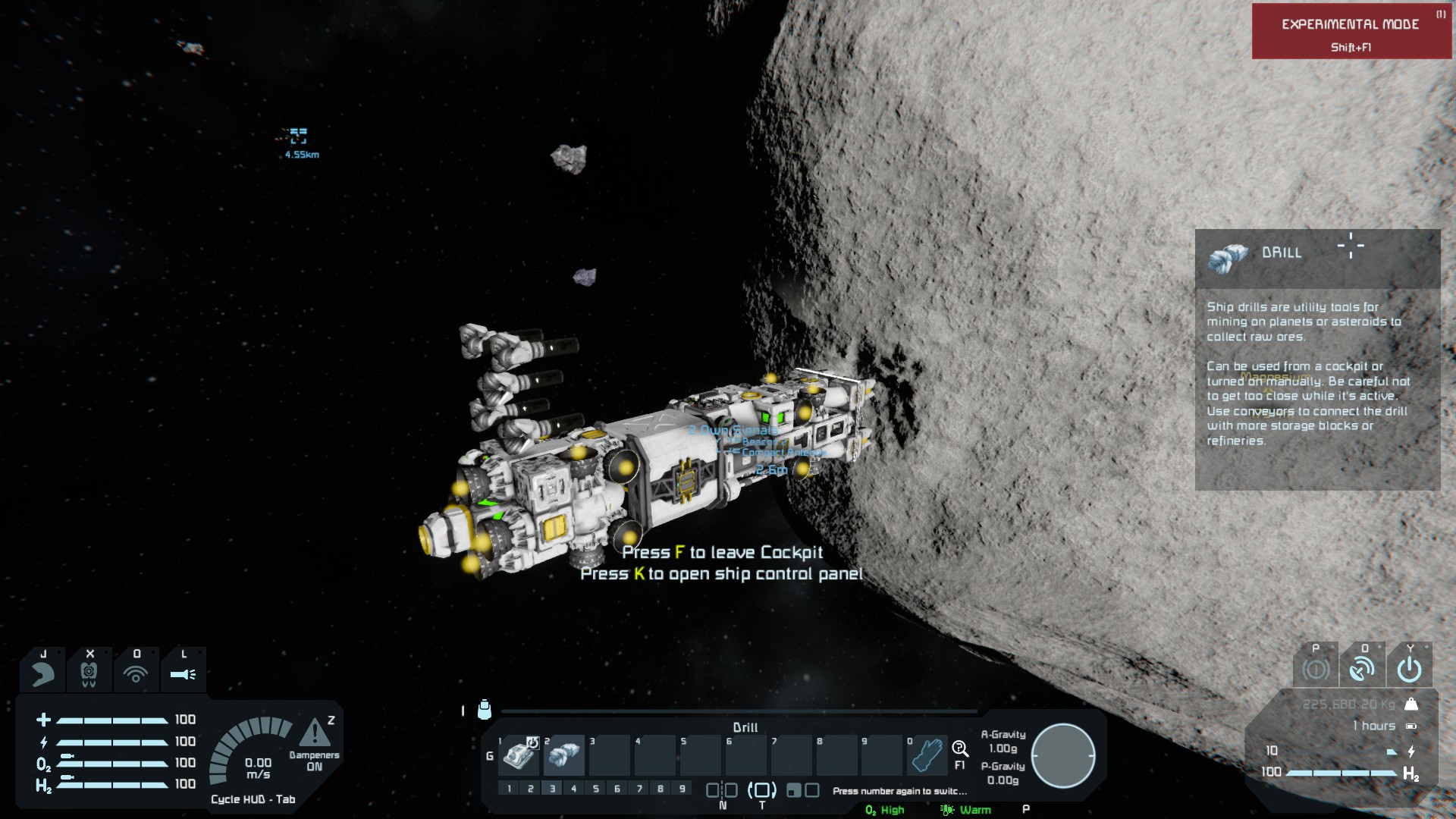Screen dimensions: 1456x819
Task: Click the bracketed square icon above T
Action: pyautogui.click(x=762, y=790)
